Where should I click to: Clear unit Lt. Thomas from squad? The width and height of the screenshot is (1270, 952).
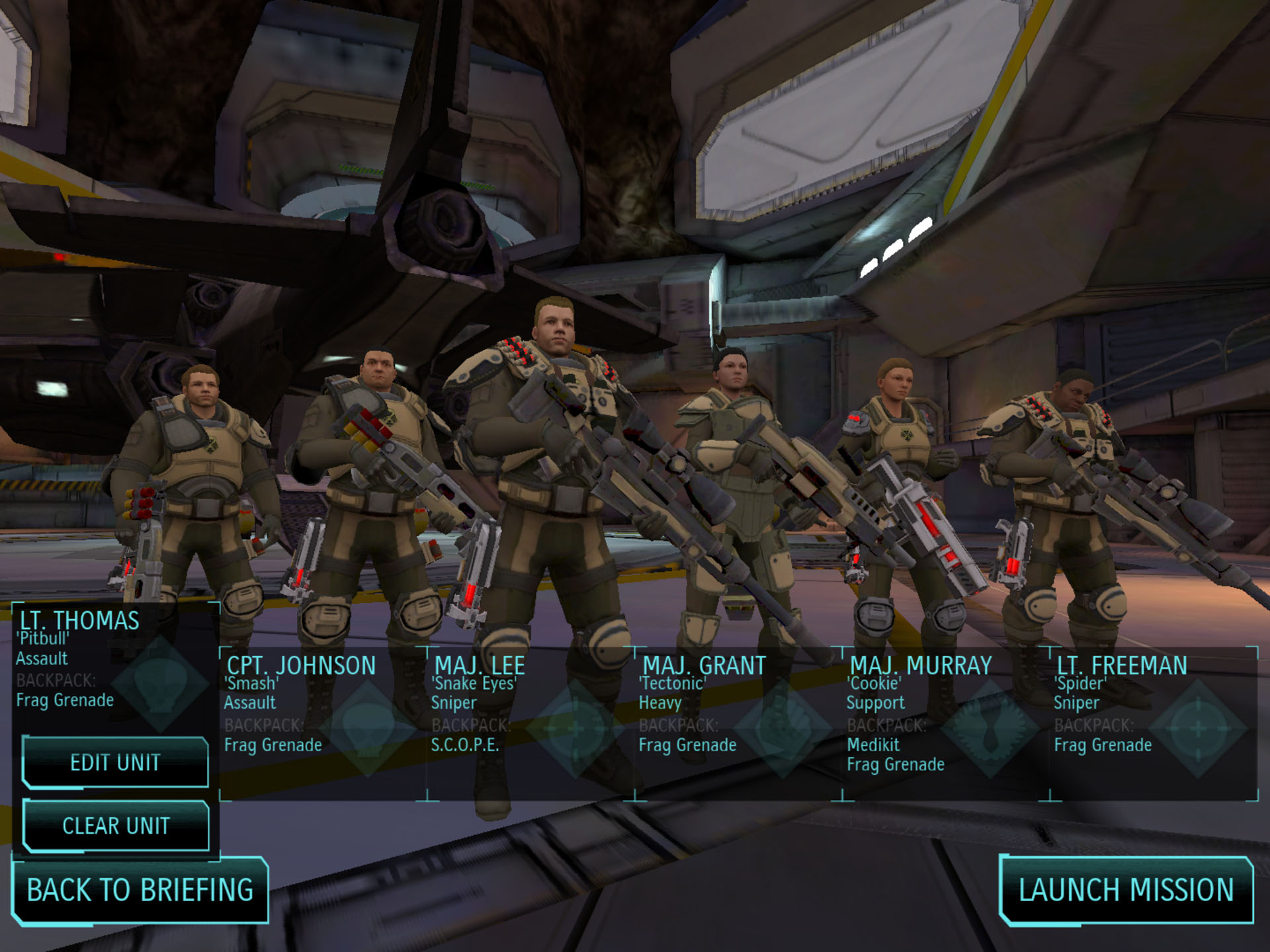[116, 826]
